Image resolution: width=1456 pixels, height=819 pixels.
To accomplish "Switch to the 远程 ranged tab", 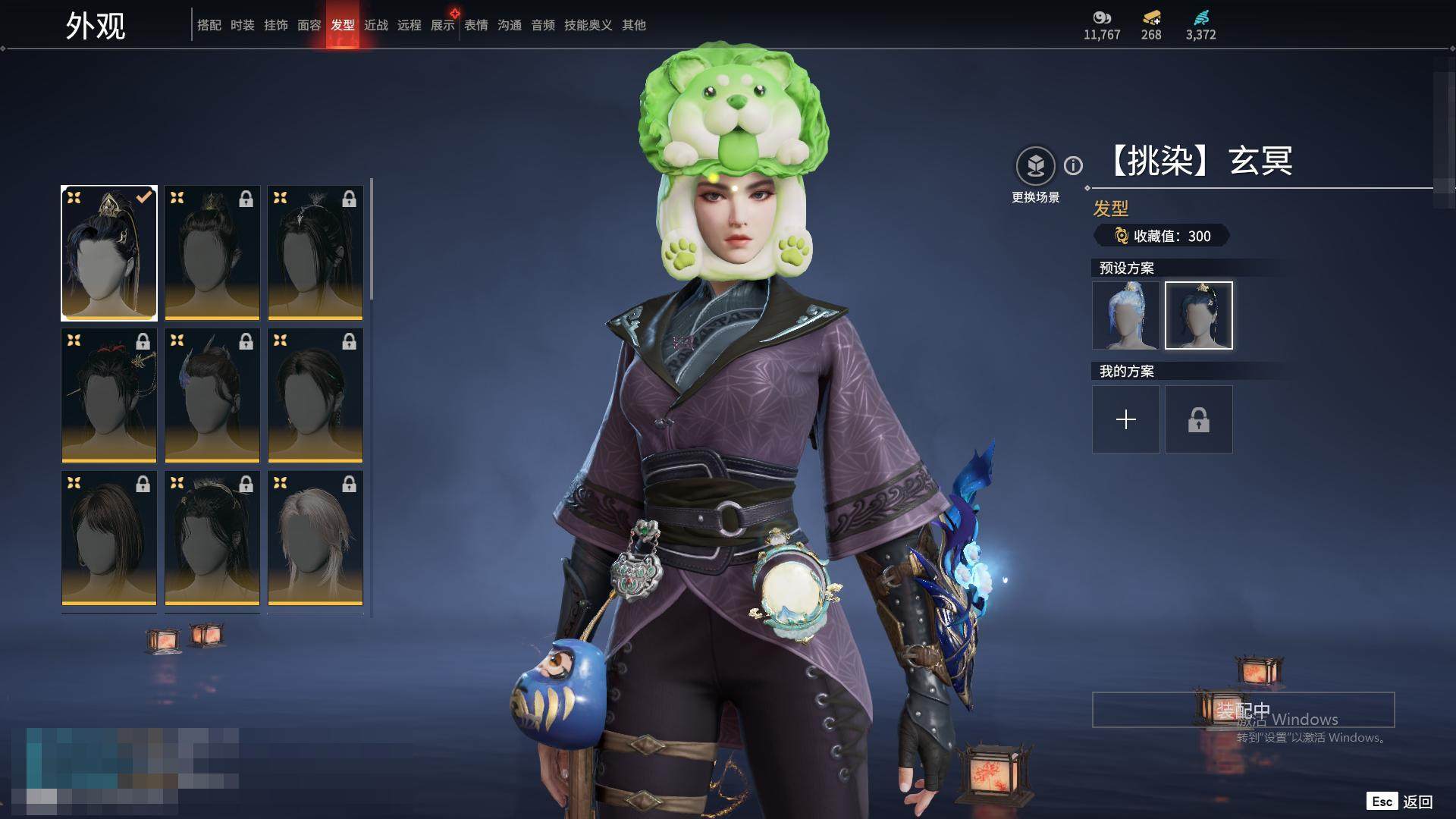I will tap(409, 25).
